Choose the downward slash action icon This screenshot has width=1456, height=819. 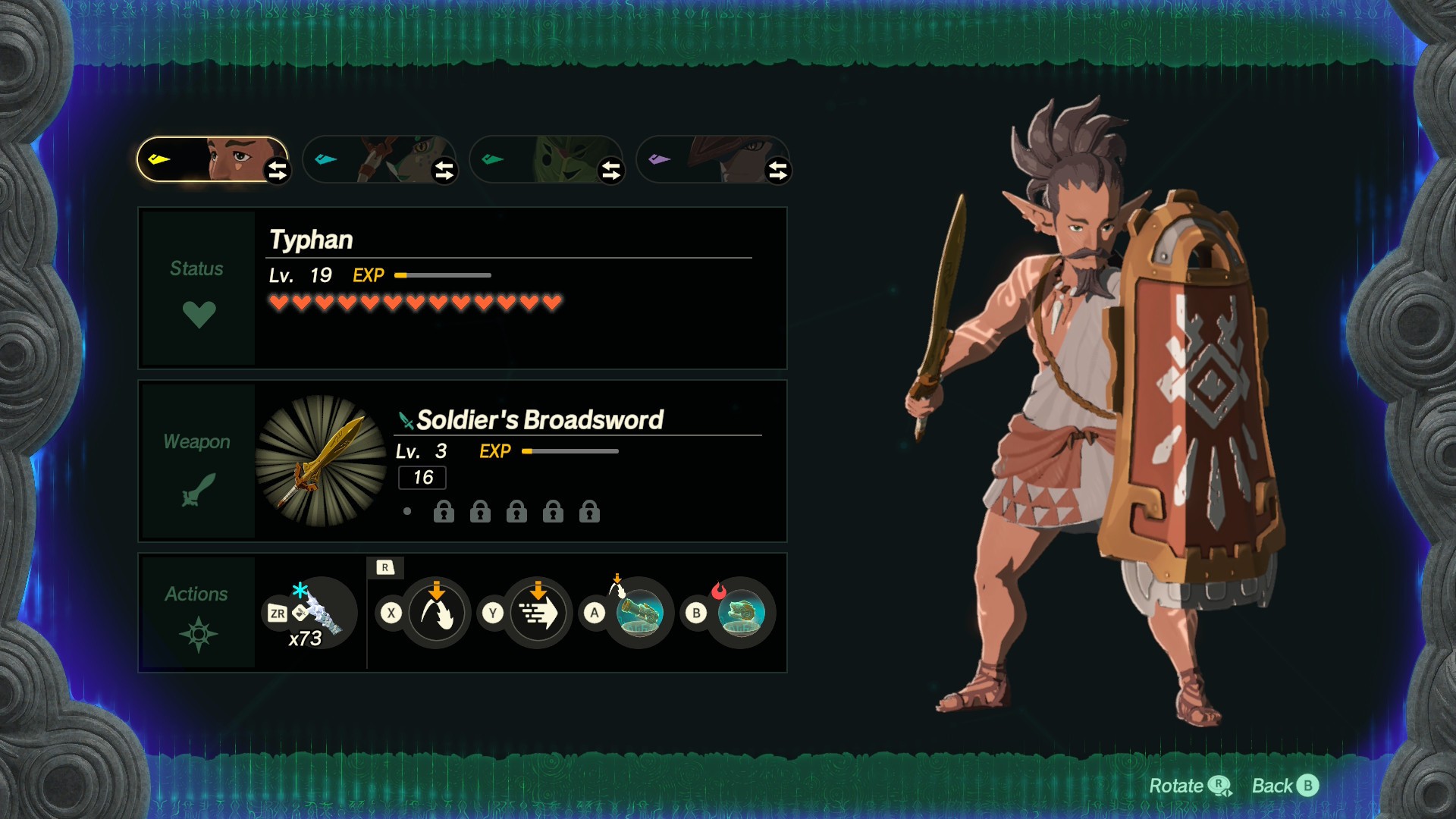[437, 613]
